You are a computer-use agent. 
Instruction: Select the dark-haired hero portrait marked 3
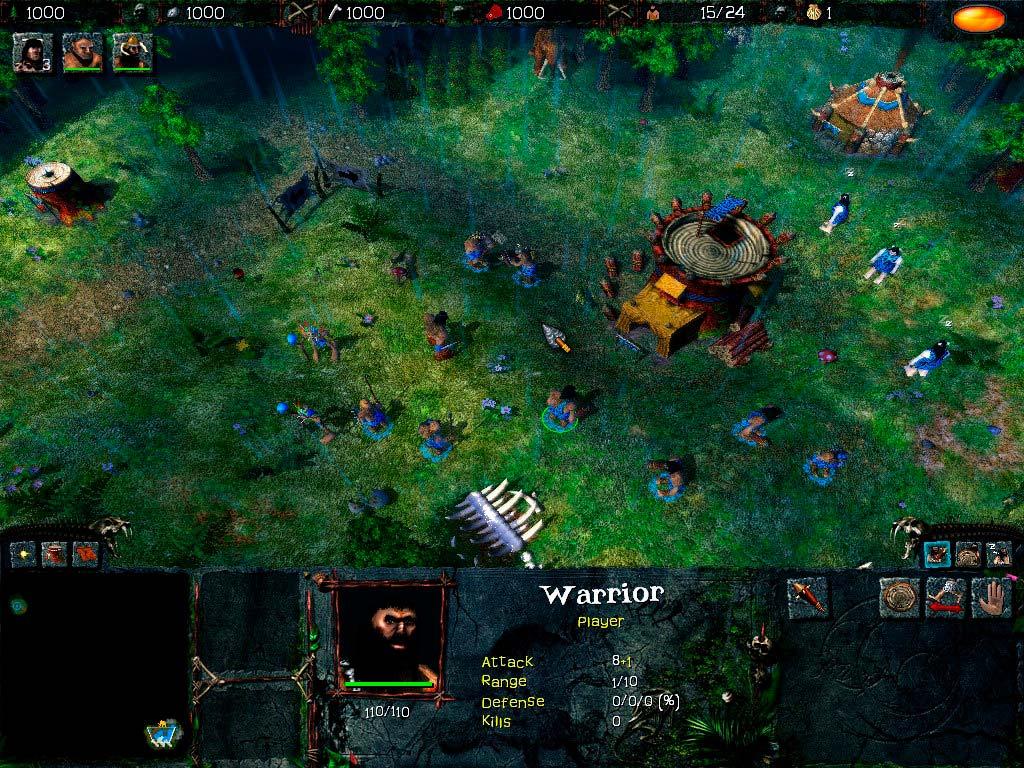click(x=33, y=52)
